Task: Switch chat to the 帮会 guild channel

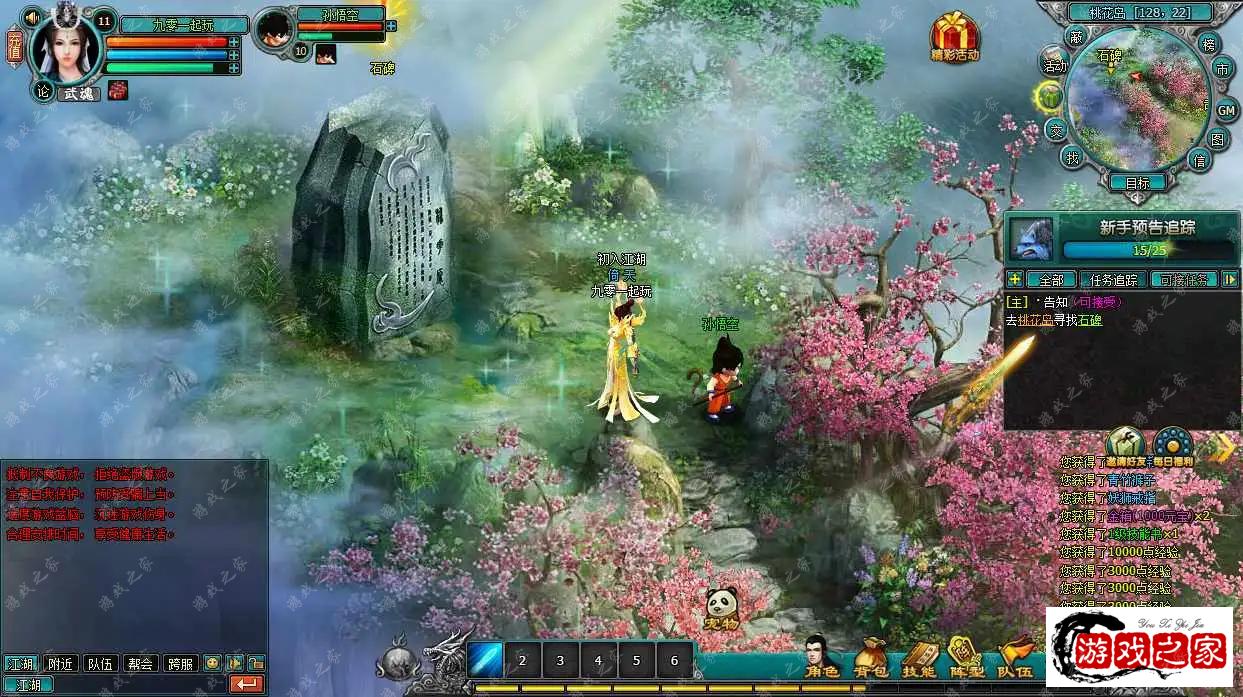Action: [x=141, y=662]
